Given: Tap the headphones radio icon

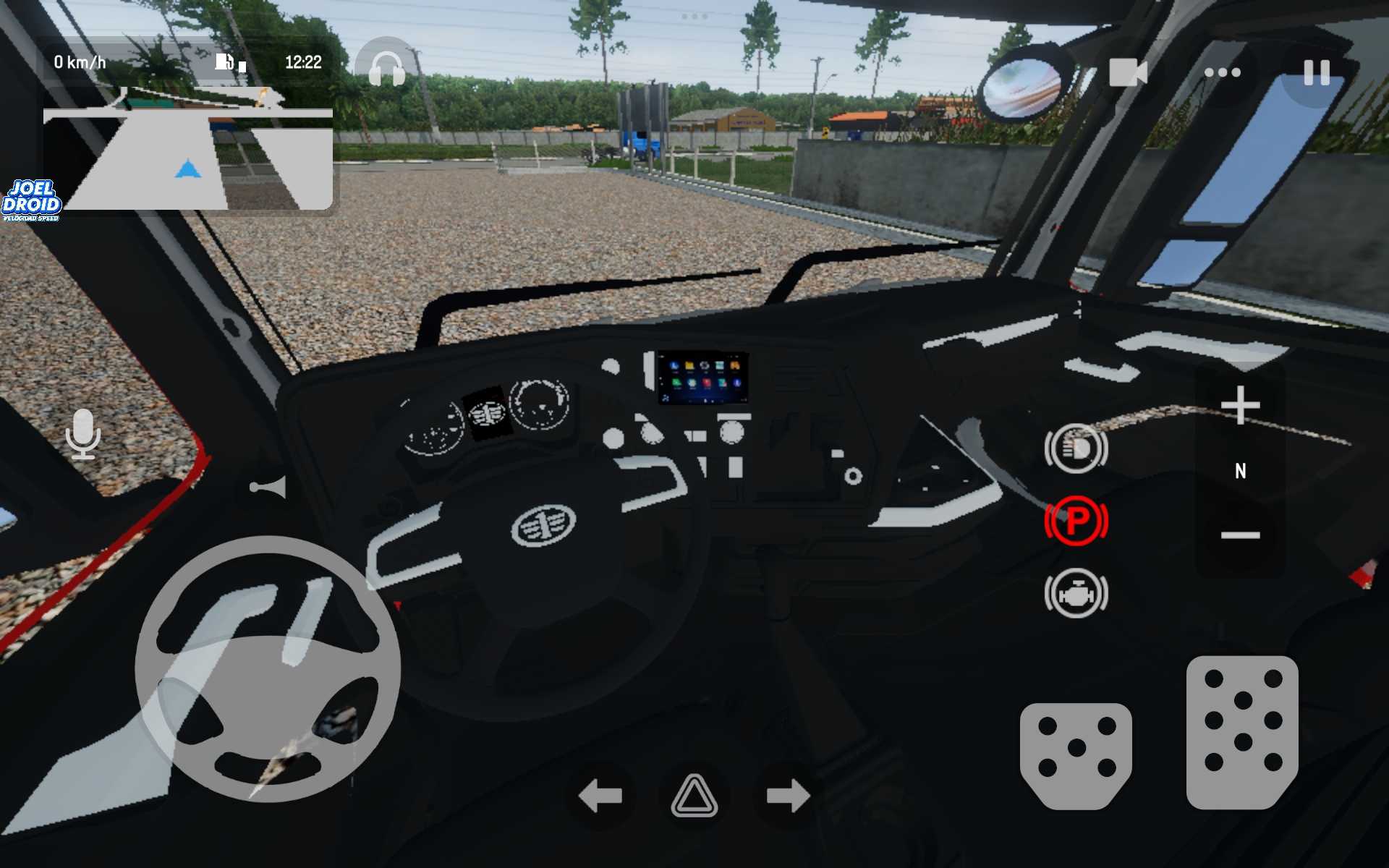Looking at the screenshot, I should 386,69.
